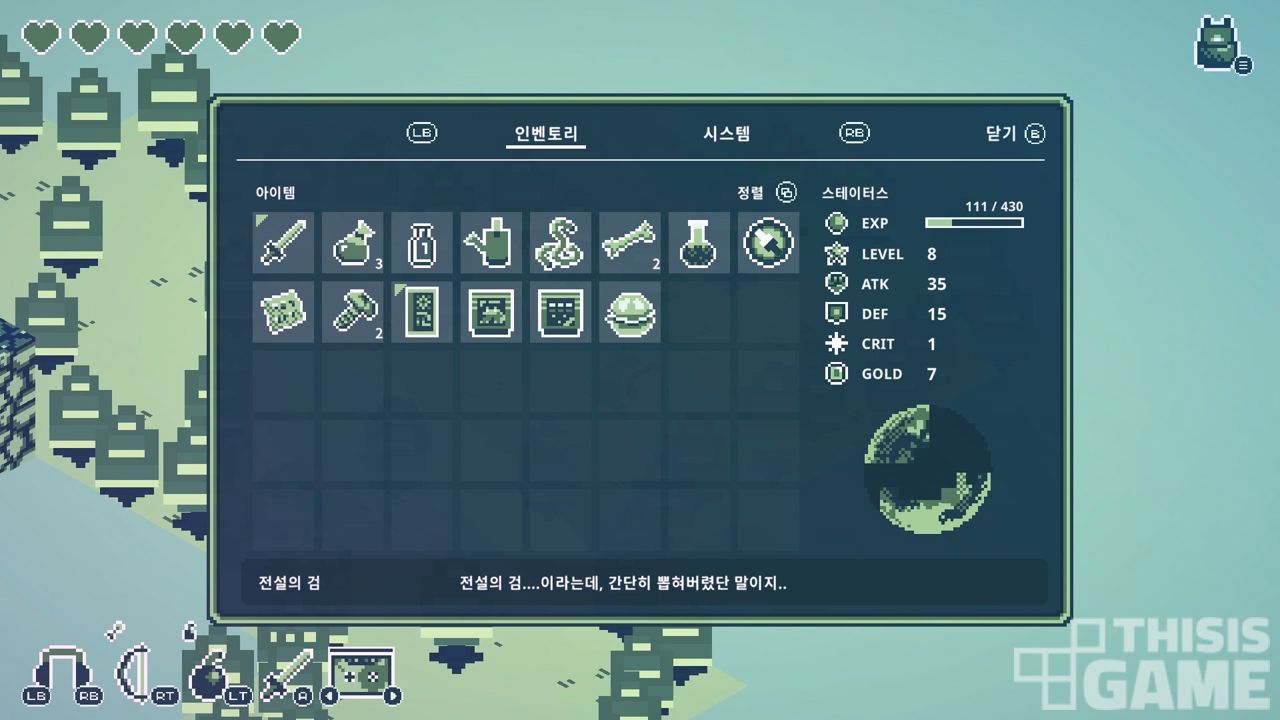Pick the compass item slot

tap(769, 242)
